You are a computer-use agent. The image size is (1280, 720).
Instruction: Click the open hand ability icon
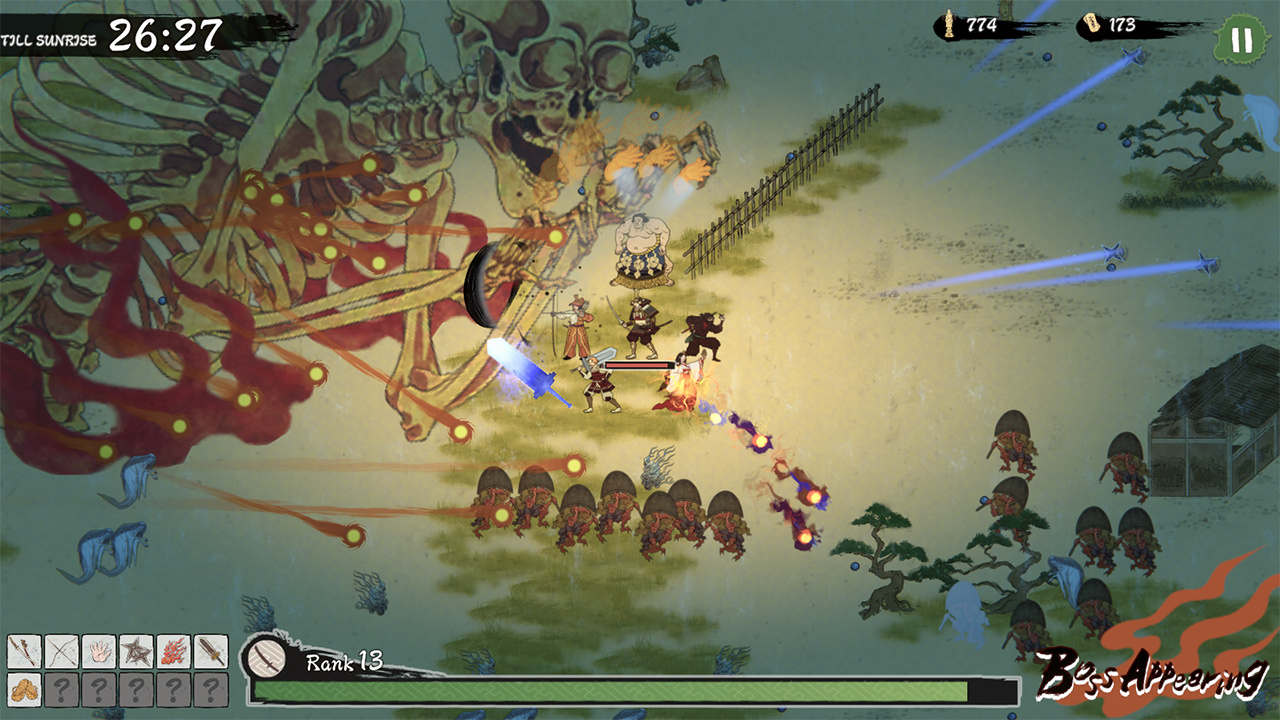(x=98, y=650)
